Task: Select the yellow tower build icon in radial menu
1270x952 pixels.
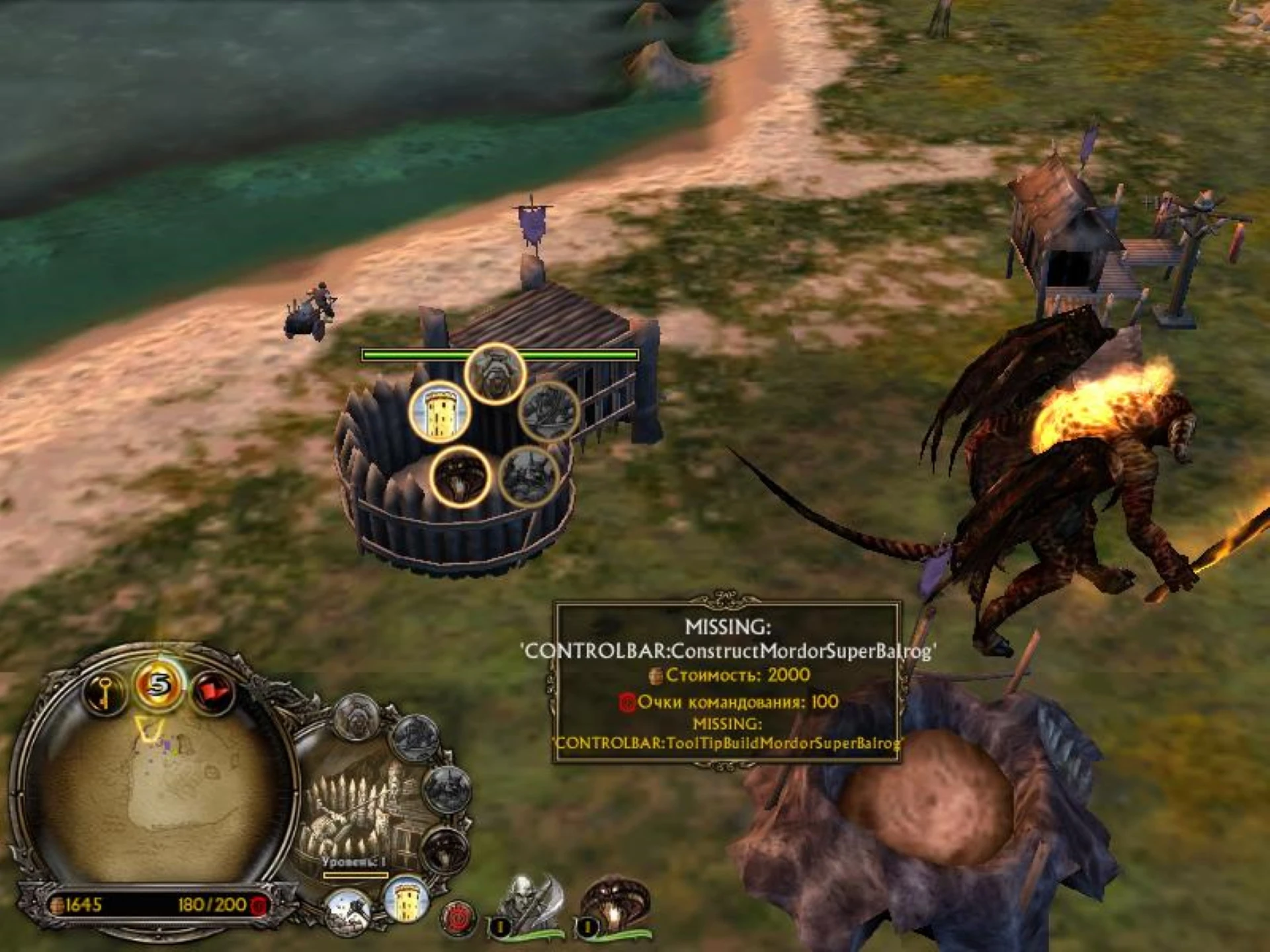Action: 442,411
